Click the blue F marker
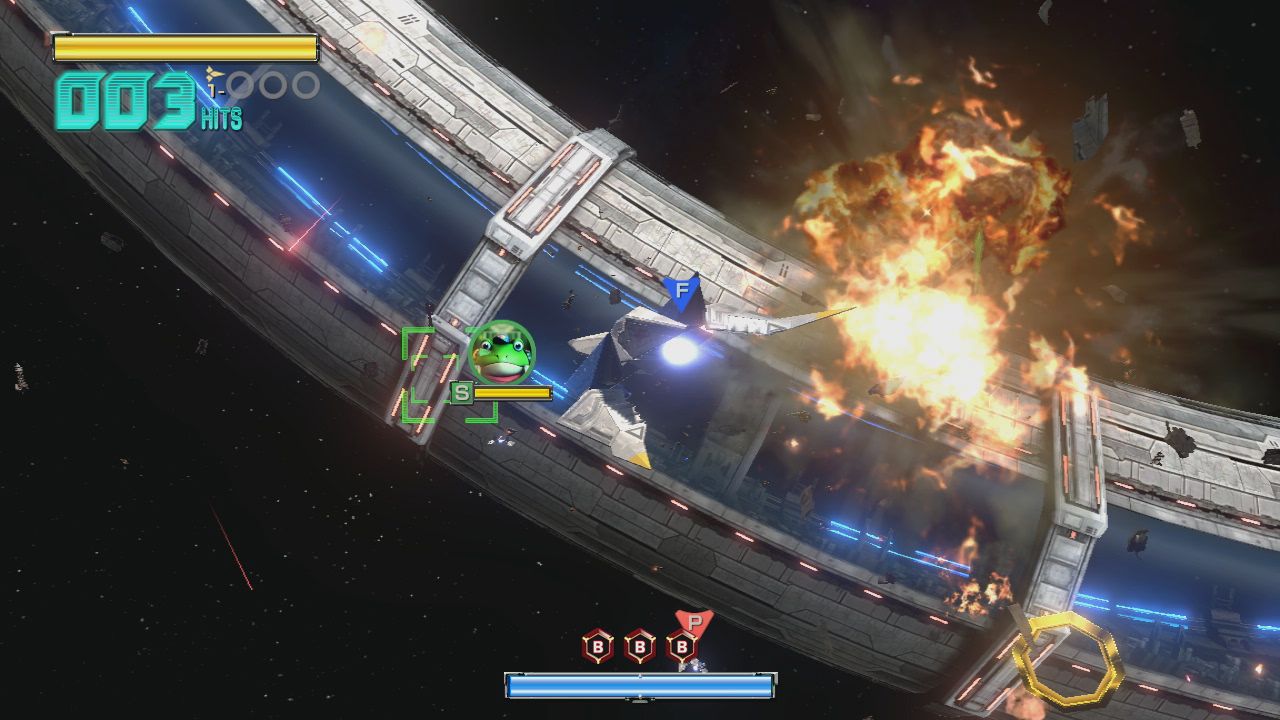This screenshot has height=720, width=1280. (682, 293)
